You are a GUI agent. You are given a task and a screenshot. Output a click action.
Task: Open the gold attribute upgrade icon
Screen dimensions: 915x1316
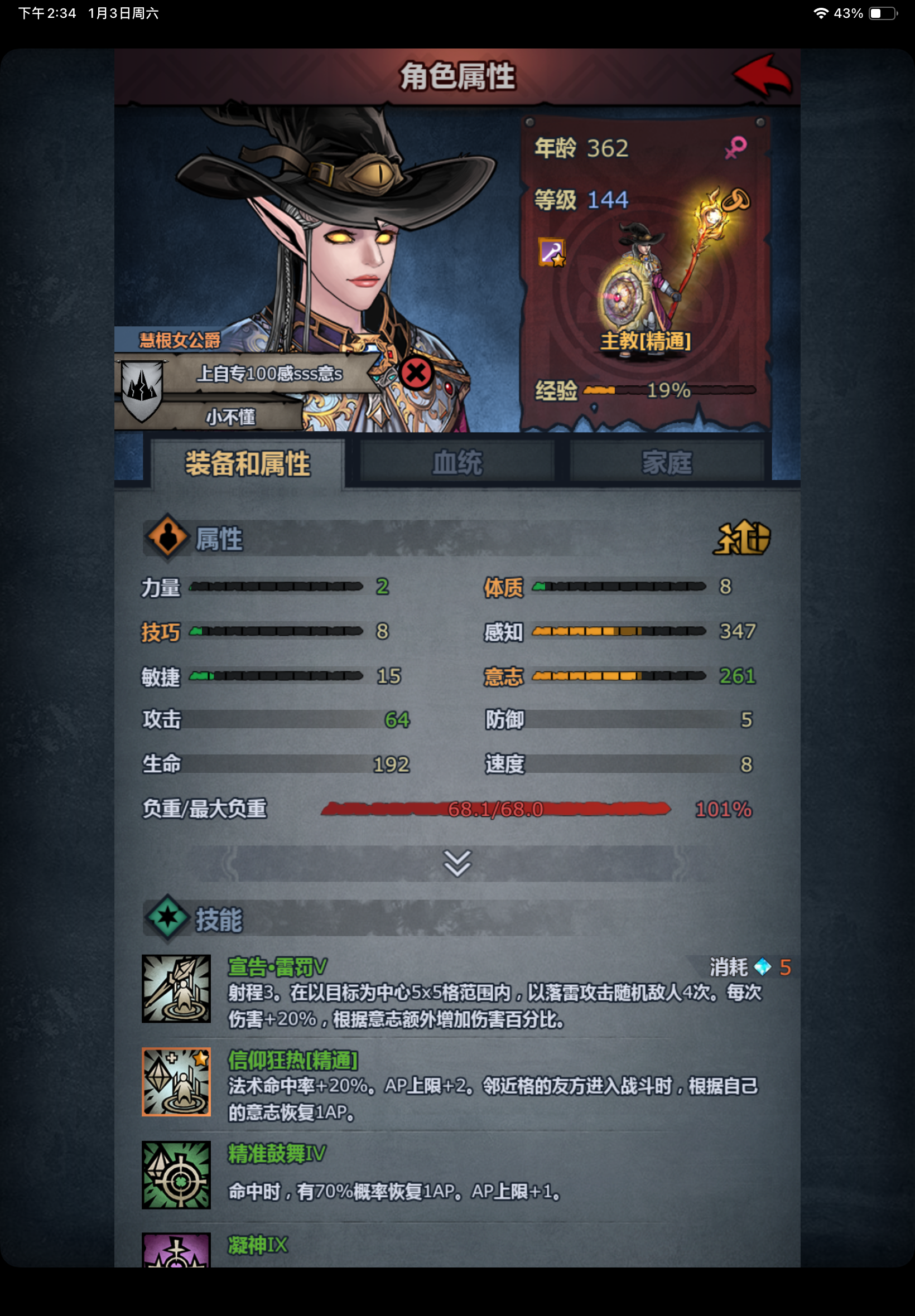[741, 539]
